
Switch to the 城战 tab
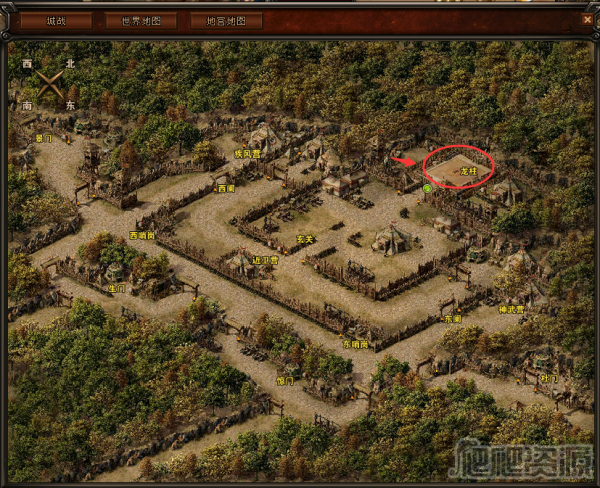click(x=55, y=20)
